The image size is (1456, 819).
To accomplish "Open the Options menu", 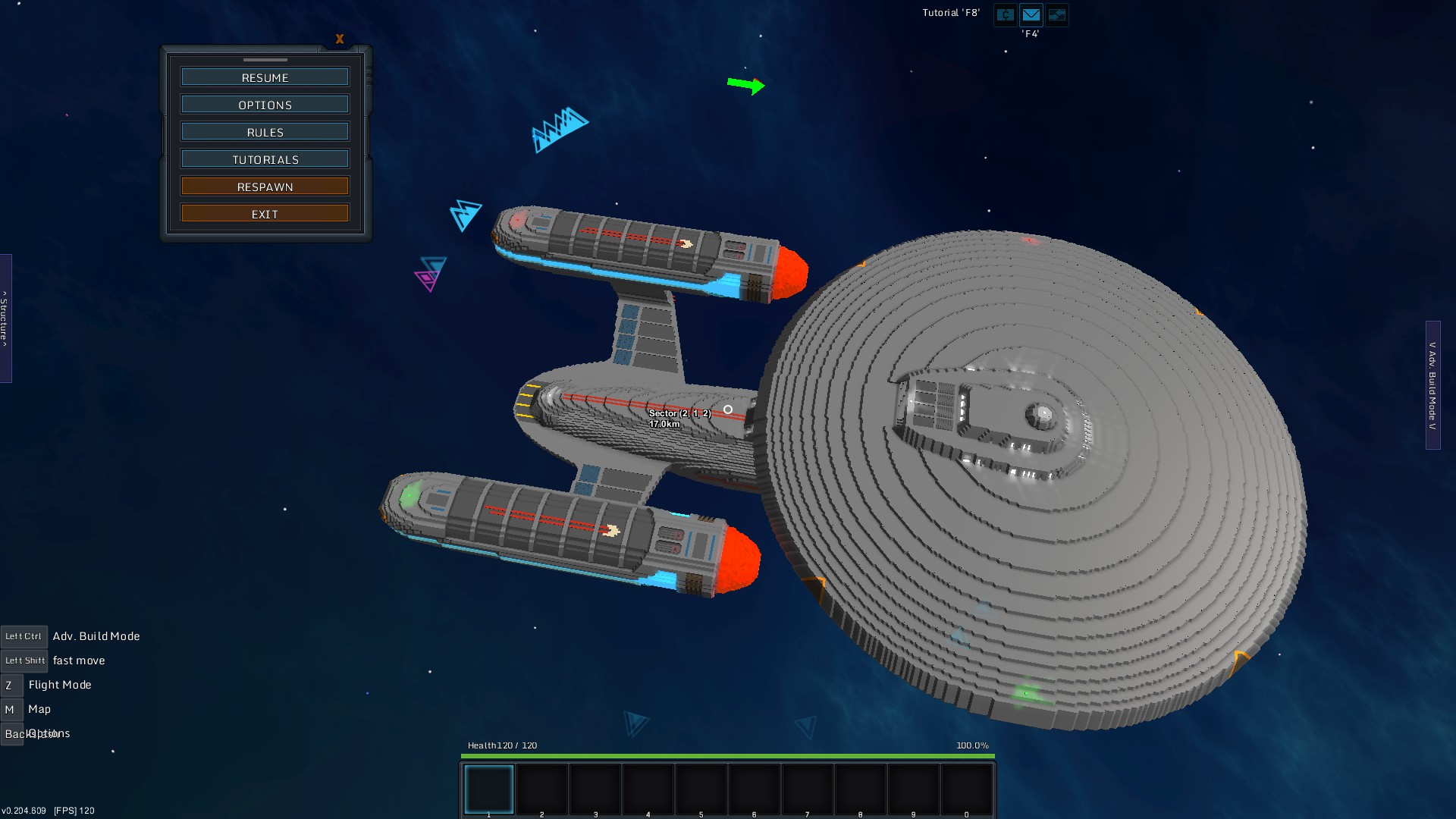I will 265,105.
